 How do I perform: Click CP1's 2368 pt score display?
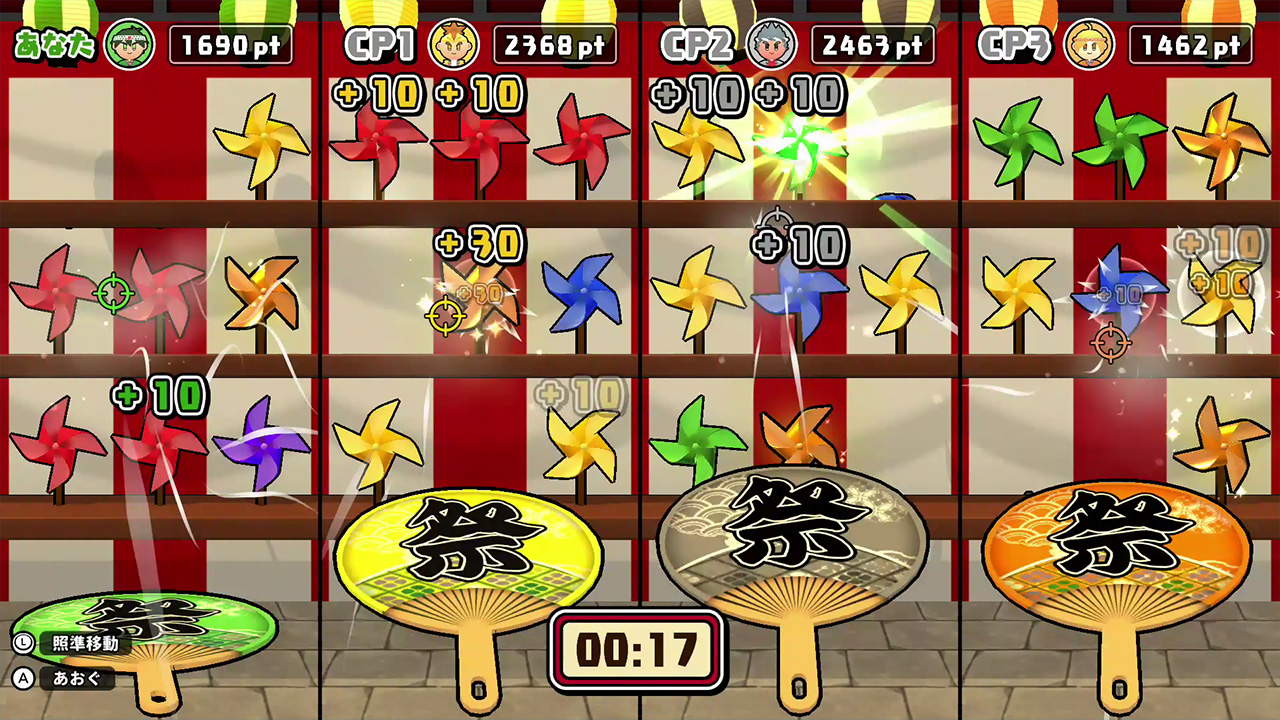click(x=555, y=42)
